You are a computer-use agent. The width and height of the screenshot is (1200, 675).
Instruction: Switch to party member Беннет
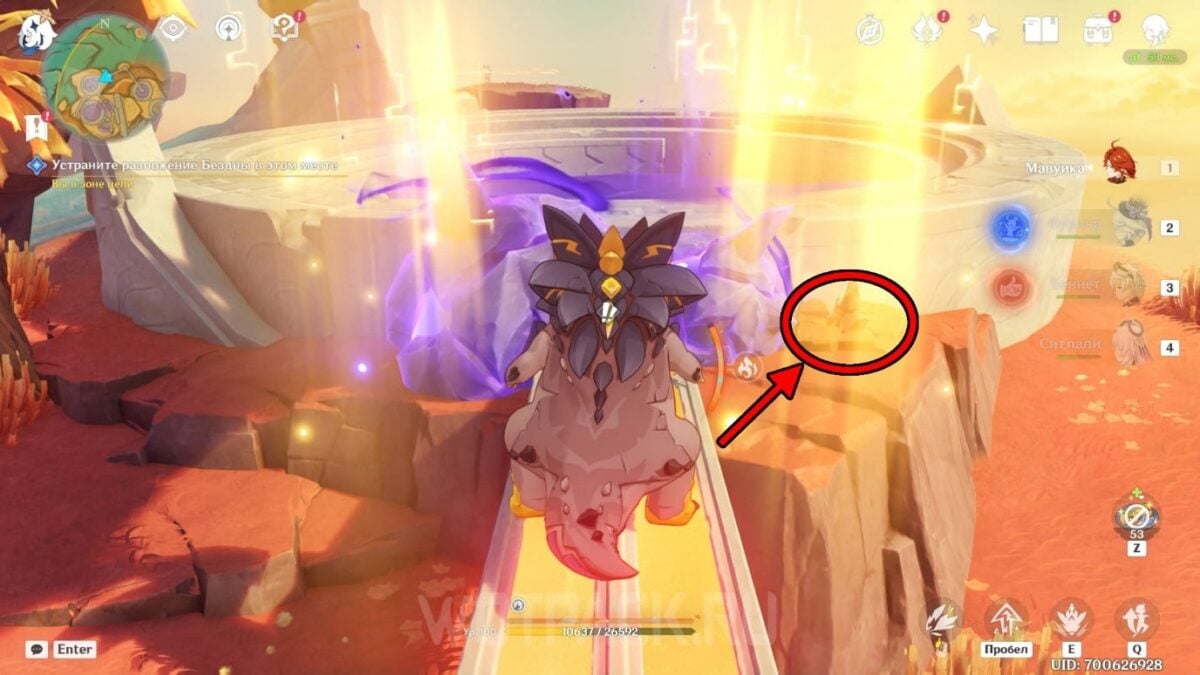coord(1124,285)
